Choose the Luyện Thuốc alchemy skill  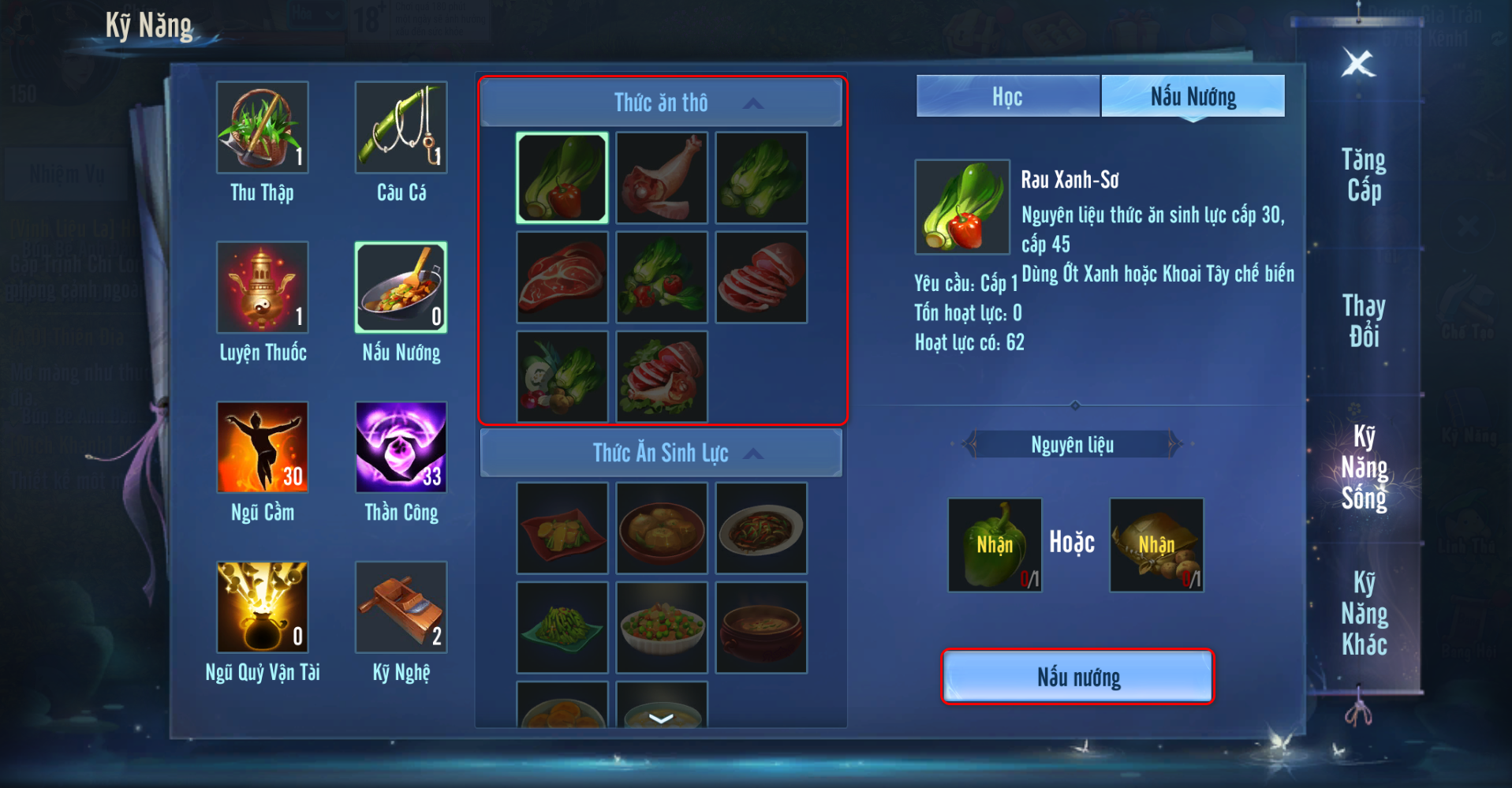pyautogui.click(x=263, y=288)
